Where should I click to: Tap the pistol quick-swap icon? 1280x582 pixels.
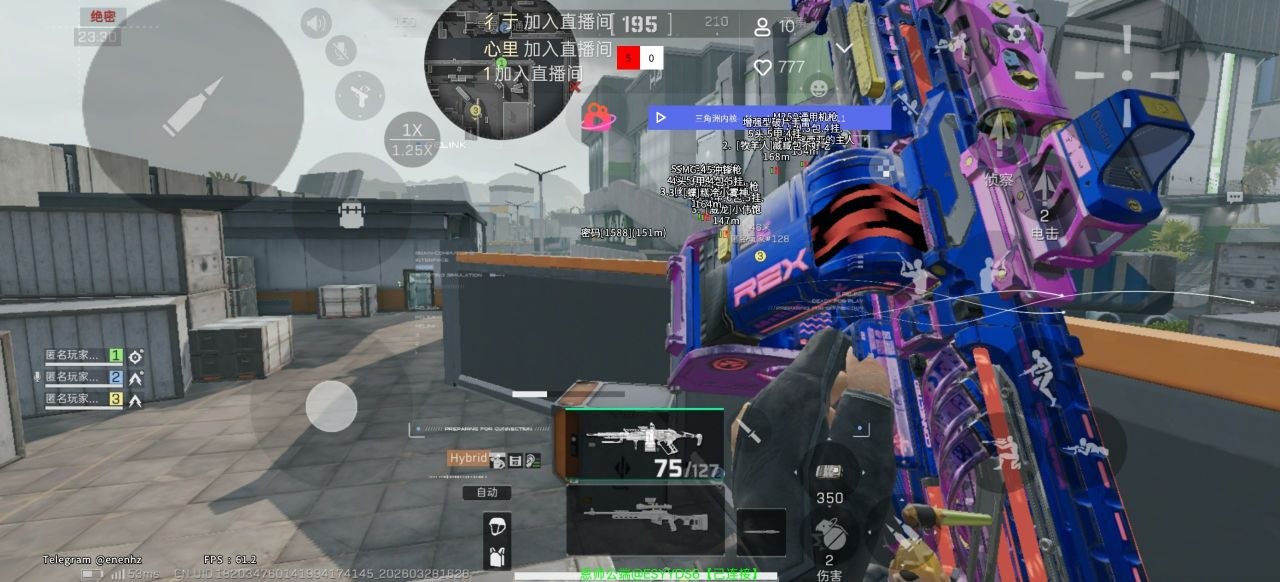click(359, 94)
